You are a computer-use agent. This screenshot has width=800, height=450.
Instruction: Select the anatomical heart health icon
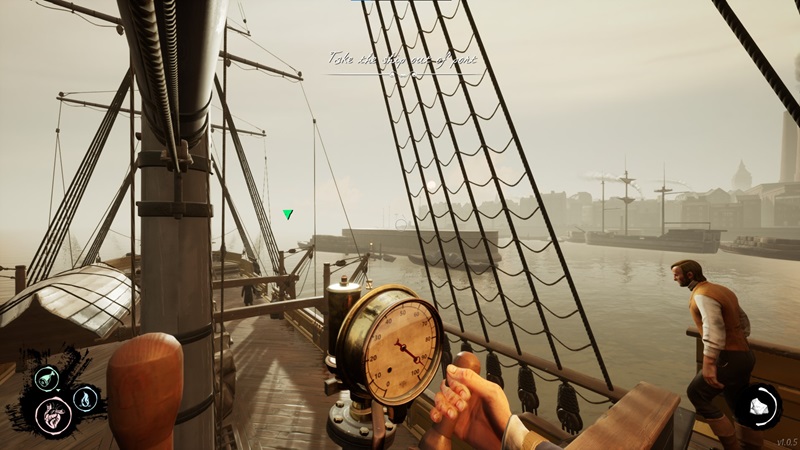53,413
